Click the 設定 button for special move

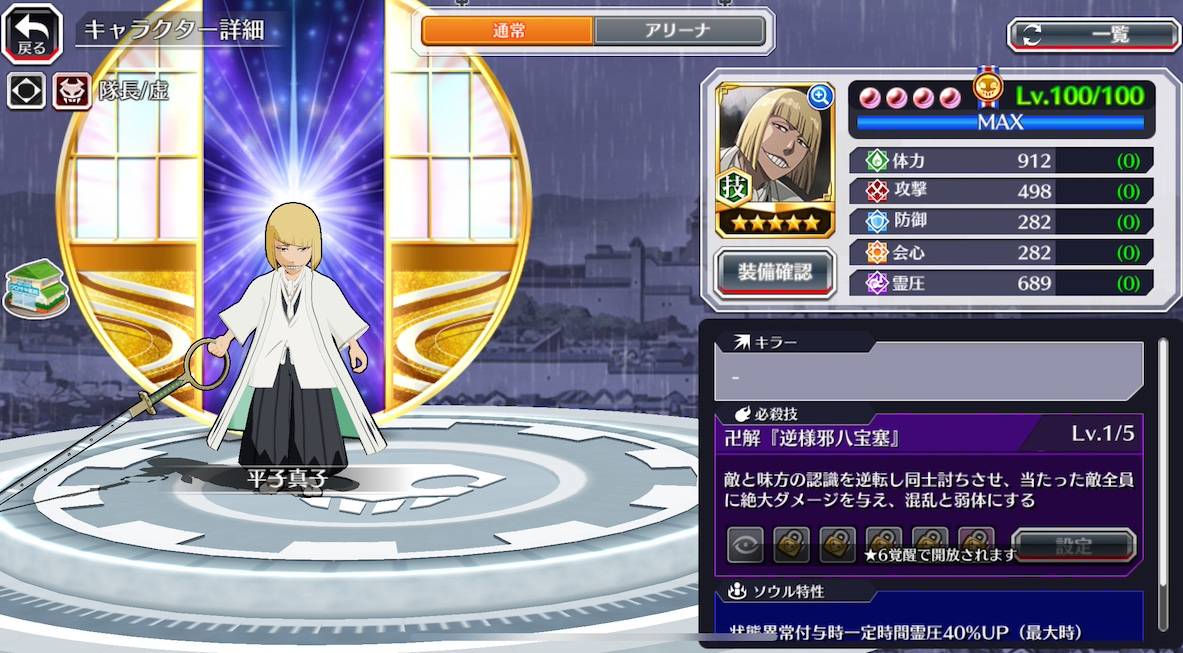point(1073,546)
